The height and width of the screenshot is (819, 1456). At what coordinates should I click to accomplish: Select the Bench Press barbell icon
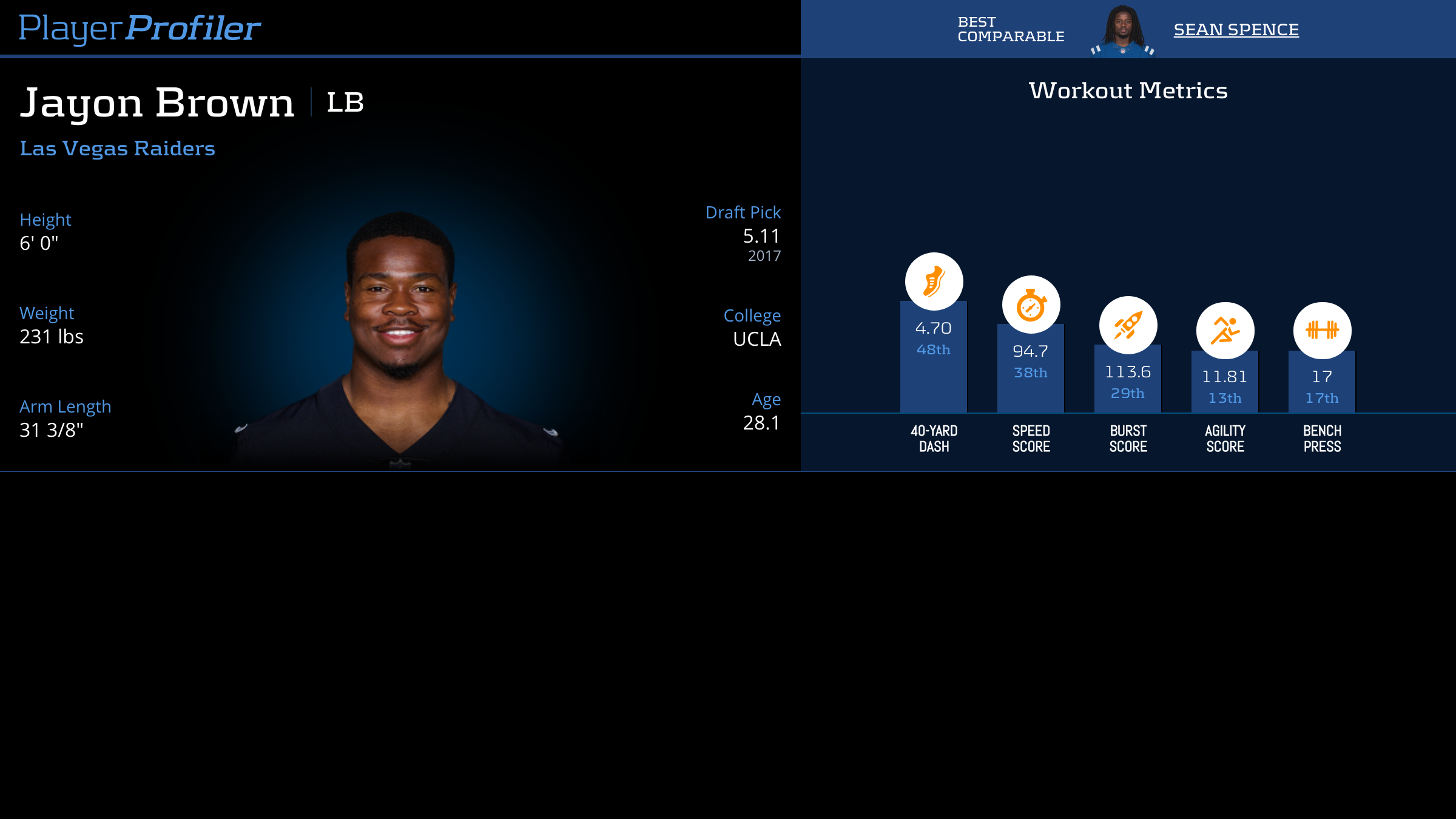pos(1322,331)
